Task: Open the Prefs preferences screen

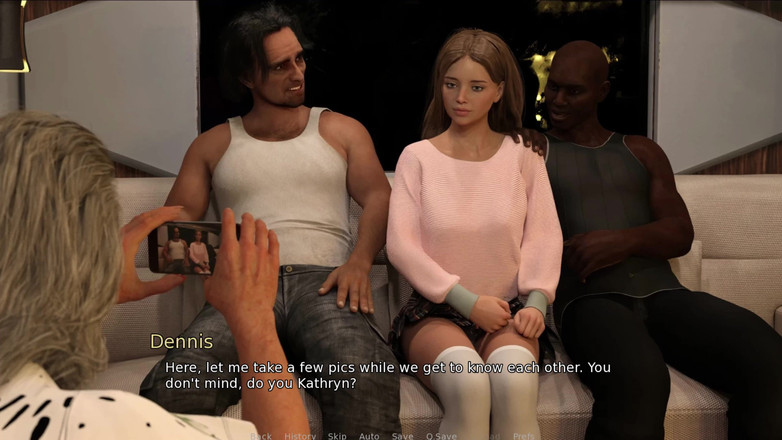Action: pos(524,436)
